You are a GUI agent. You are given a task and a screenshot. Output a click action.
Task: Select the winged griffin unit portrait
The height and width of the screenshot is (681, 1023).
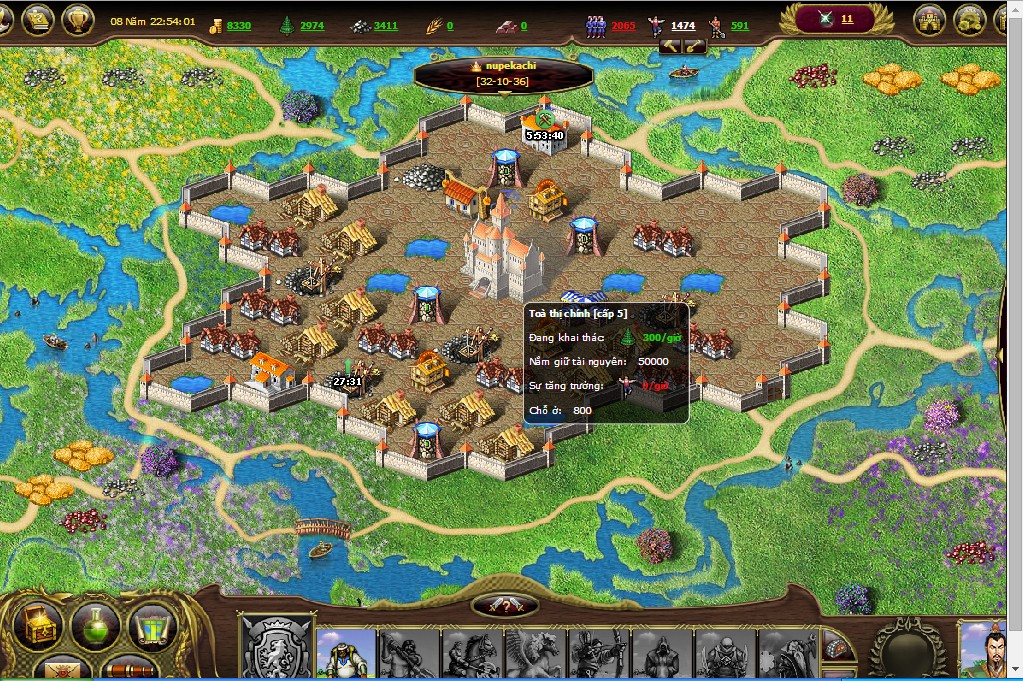click(536, 654)
